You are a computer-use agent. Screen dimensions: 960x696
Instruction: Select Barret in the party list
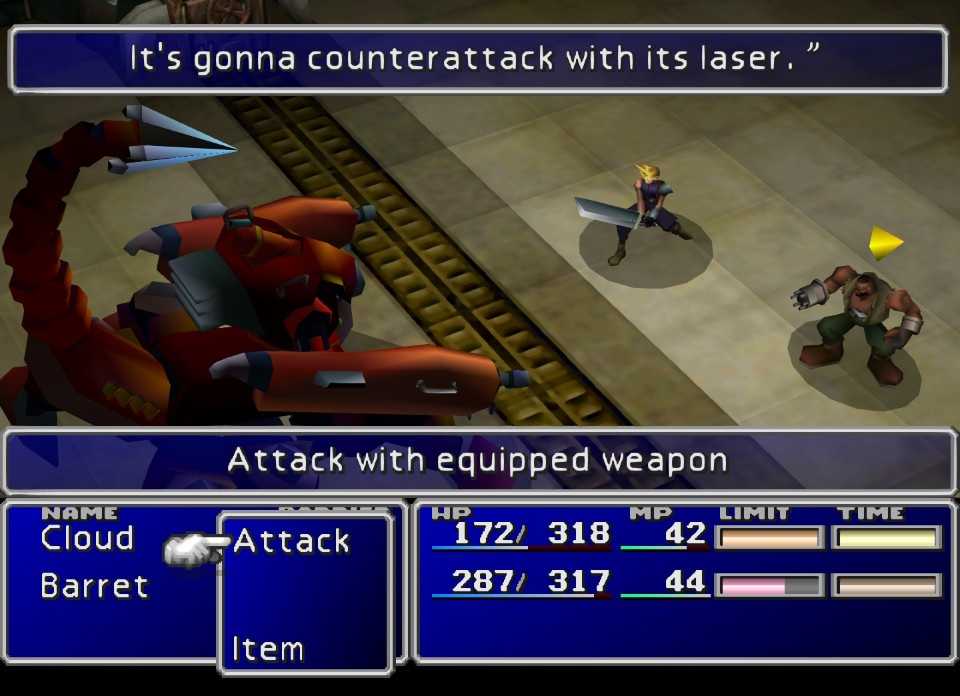pos(94,585)
